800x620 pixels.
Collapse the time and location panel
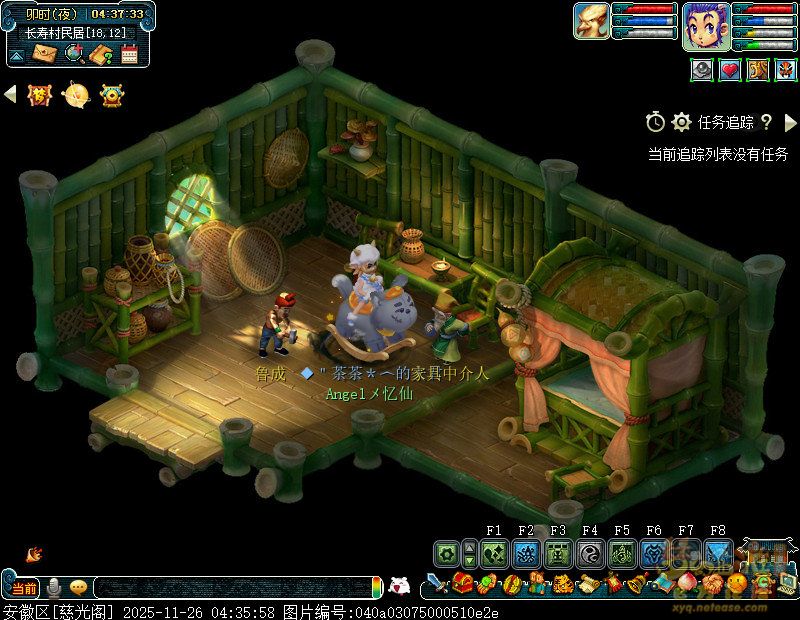pyautogui.click(x=17, y=55)
